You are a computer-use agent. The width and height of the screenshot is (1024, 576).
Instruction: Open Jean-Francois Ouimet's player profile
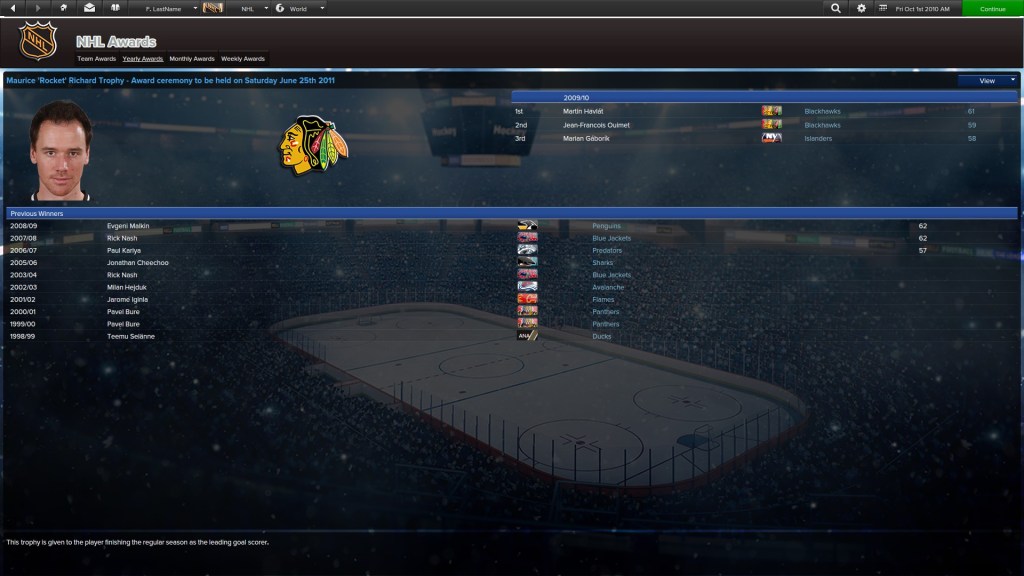tap(596, 125)
